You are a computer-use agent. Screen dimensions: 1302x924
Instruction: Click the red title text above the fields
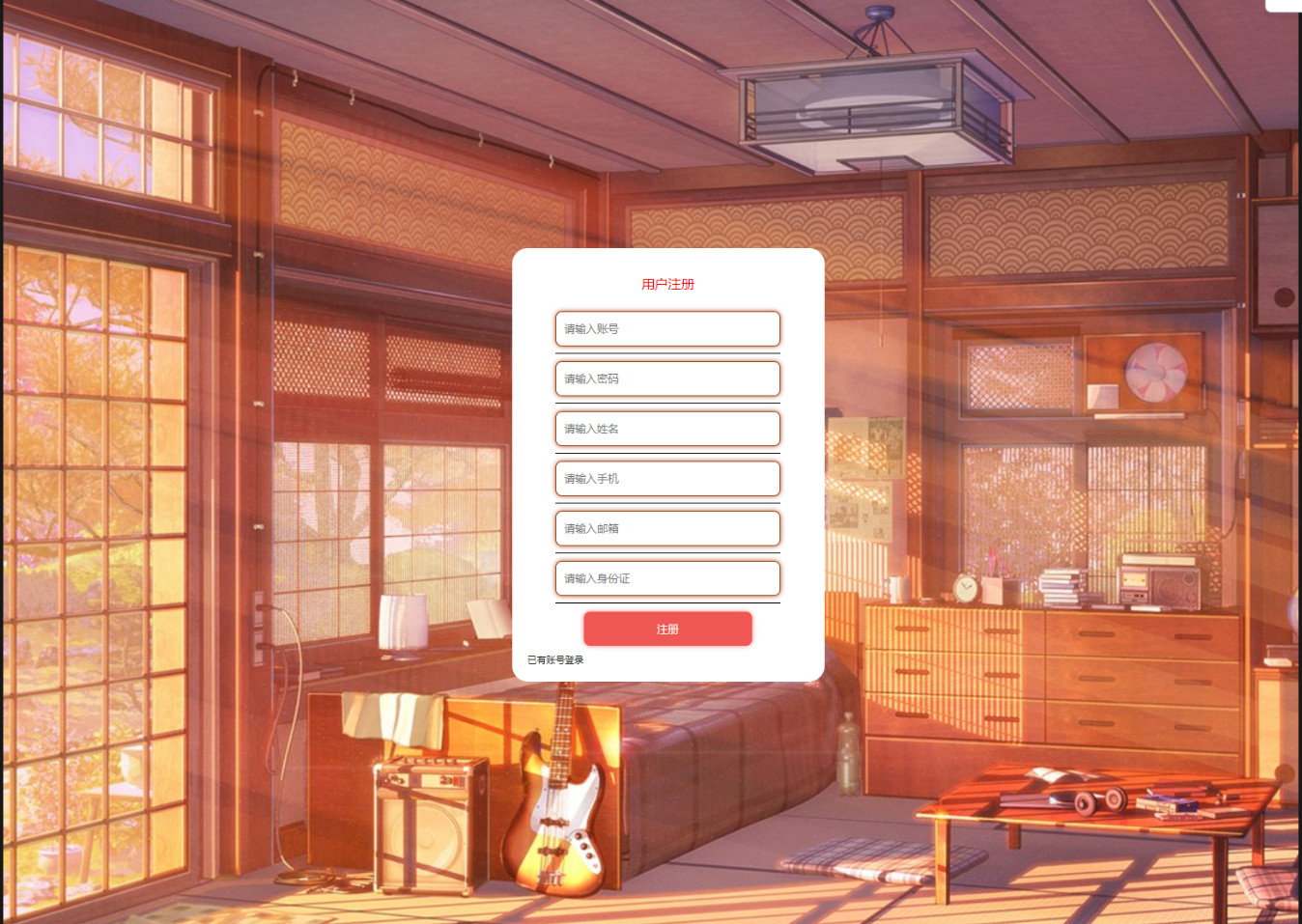(667, 284)
